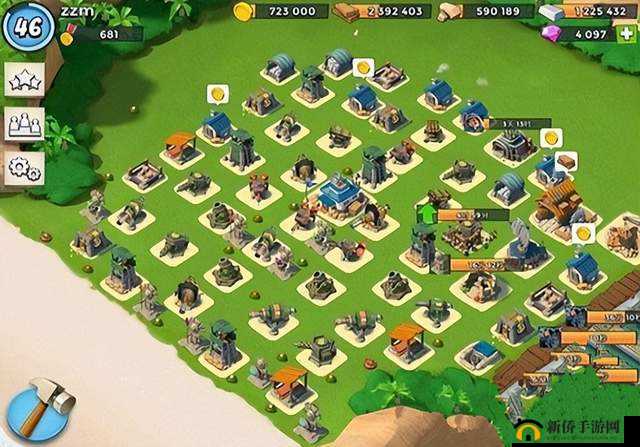Open the gear settings button

click(x=22, y=168)
